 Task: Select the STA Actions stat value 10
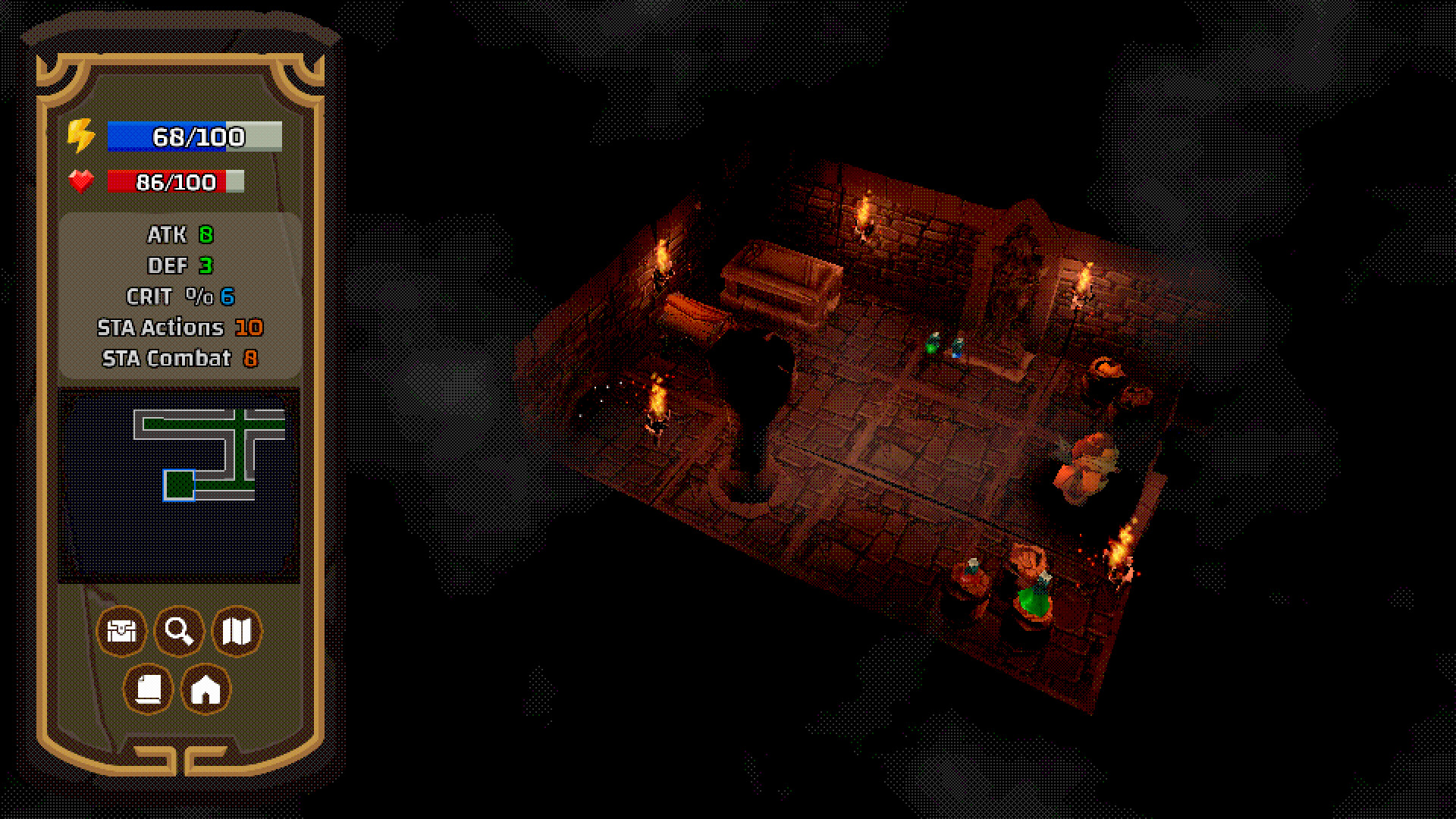click(249, 328)
